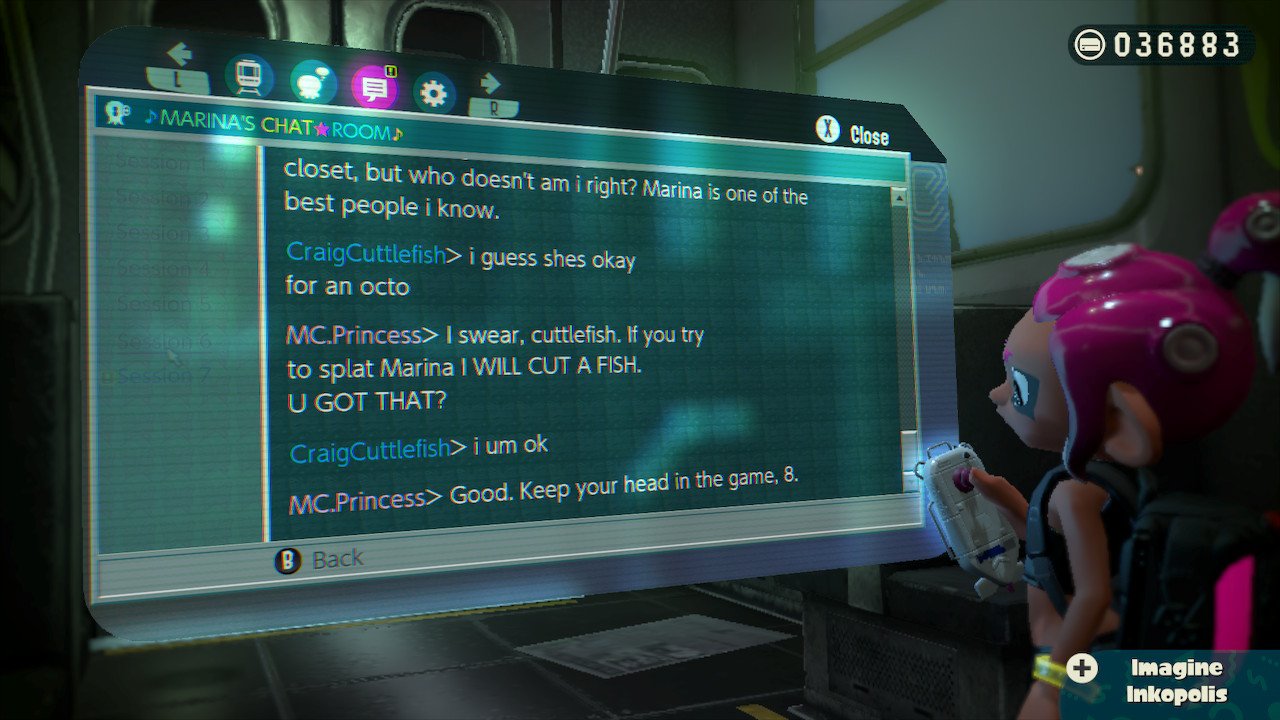Open the gear settings tab
1280x720 pixels.
click(434, 94)
